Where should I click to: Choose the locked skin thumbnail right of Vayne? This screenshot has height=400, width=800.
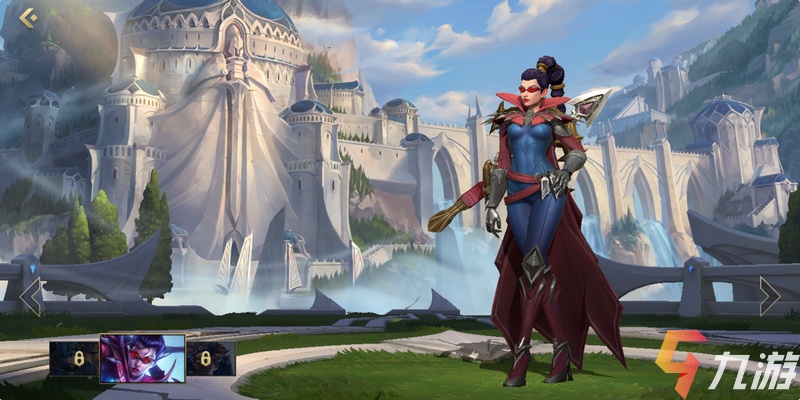pyautogui.click(x=210, y=359)
